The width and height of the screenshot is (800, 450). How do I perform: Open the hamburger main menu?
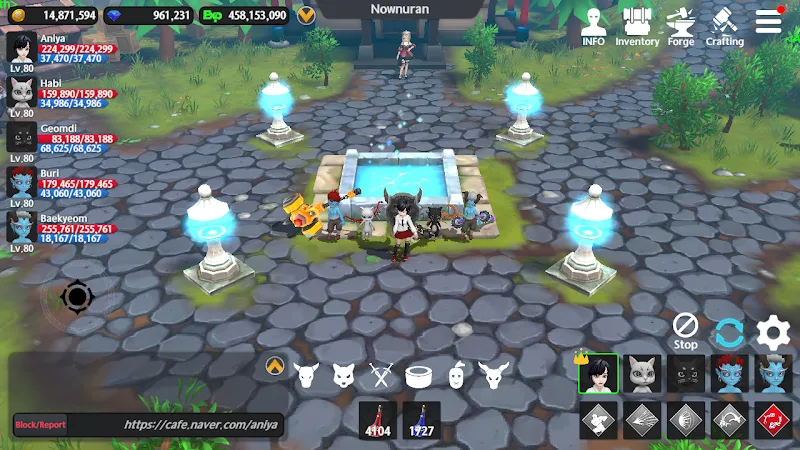[769, 22]
